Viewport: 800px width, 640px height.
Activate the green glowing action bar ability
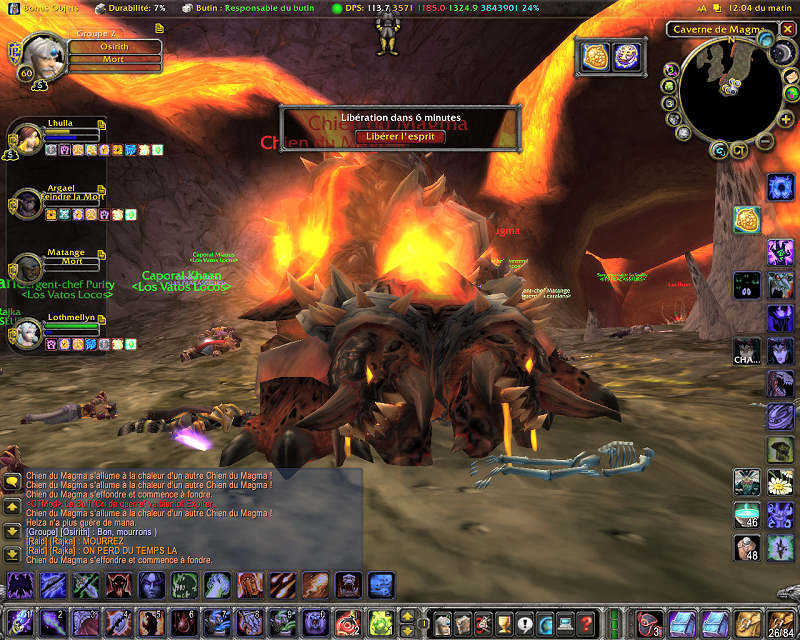click(379, 622)
